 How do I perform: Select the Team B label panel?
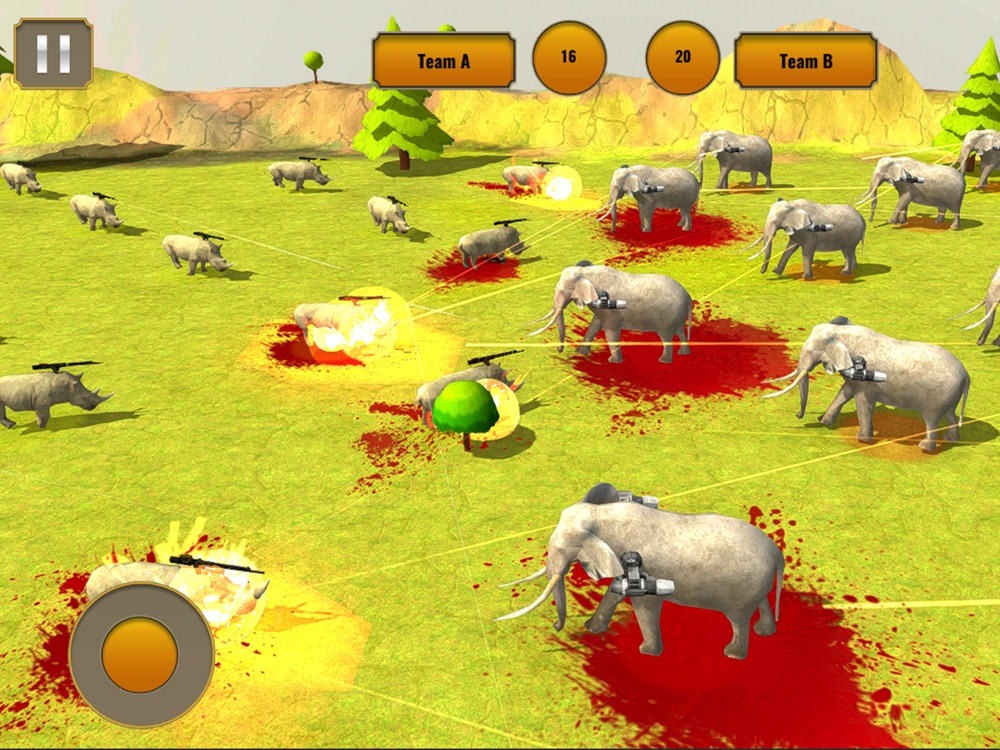[805, 61]
